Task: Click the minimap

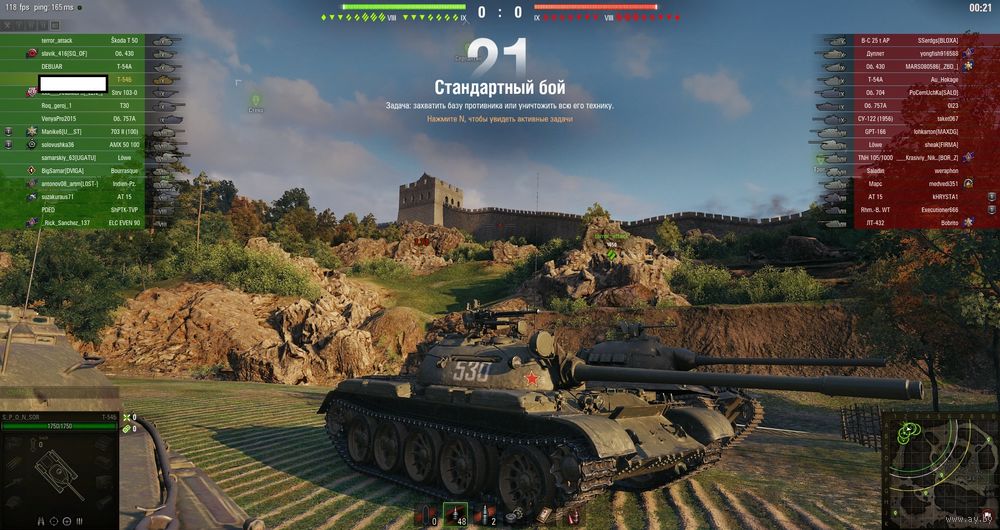Action: coord(938,467)
